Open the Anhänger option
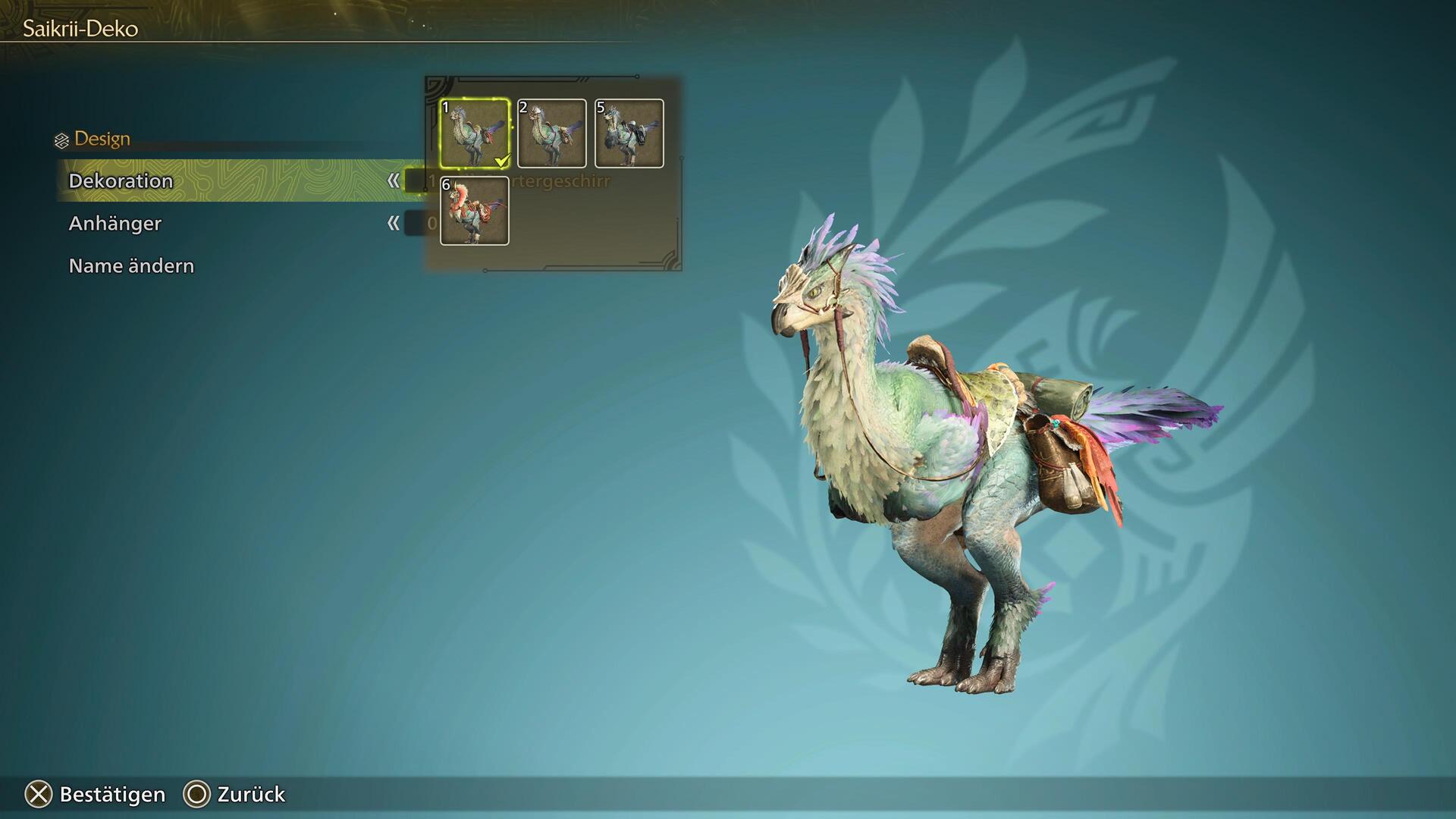 click(115, 224)
